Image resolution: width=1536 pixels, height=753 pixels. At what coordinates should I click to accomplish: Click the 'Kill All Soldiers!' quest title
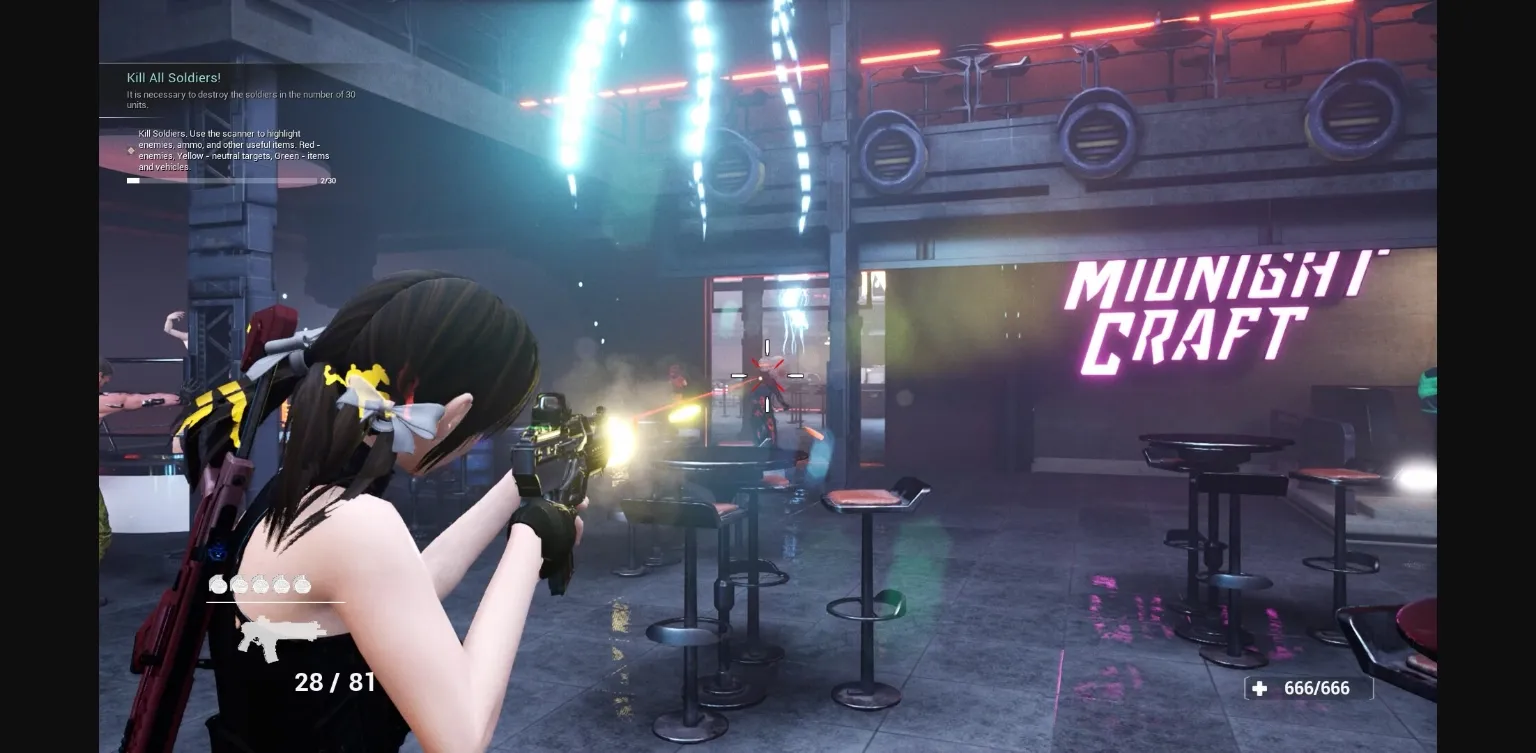pyautogui.click(x=172, y=77)
